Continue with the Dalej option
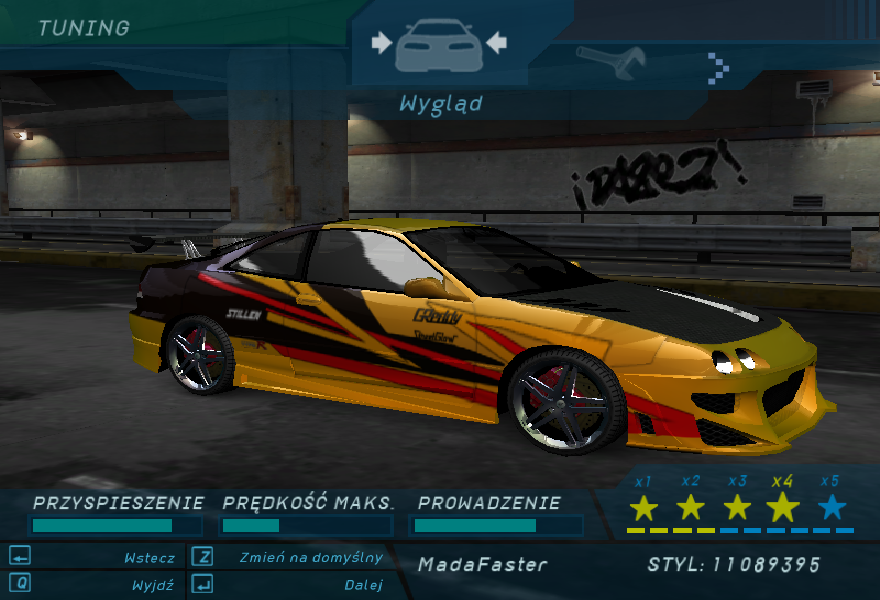Image resolution: width=880 pixels, height=600 pixels. 363,585
